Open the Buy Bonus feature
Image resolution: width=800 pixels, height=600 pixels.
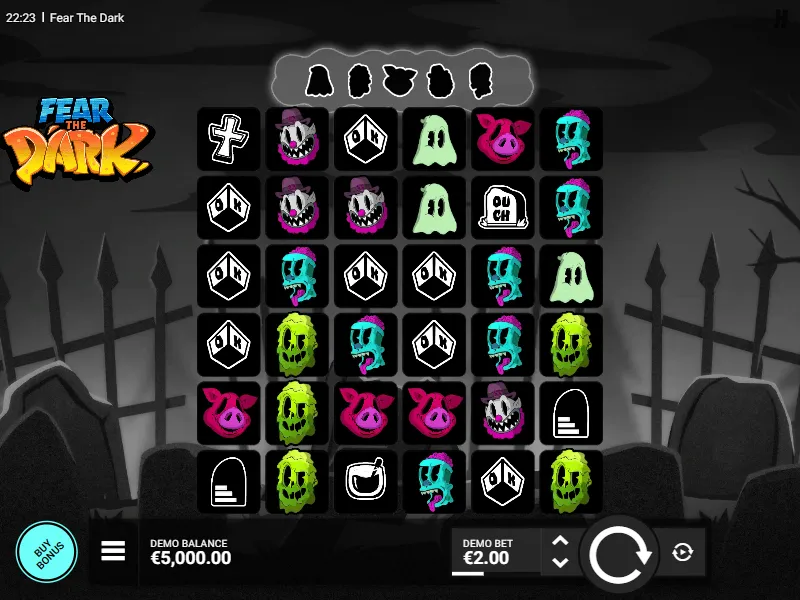pyautogui.click(x=46, y=552)
